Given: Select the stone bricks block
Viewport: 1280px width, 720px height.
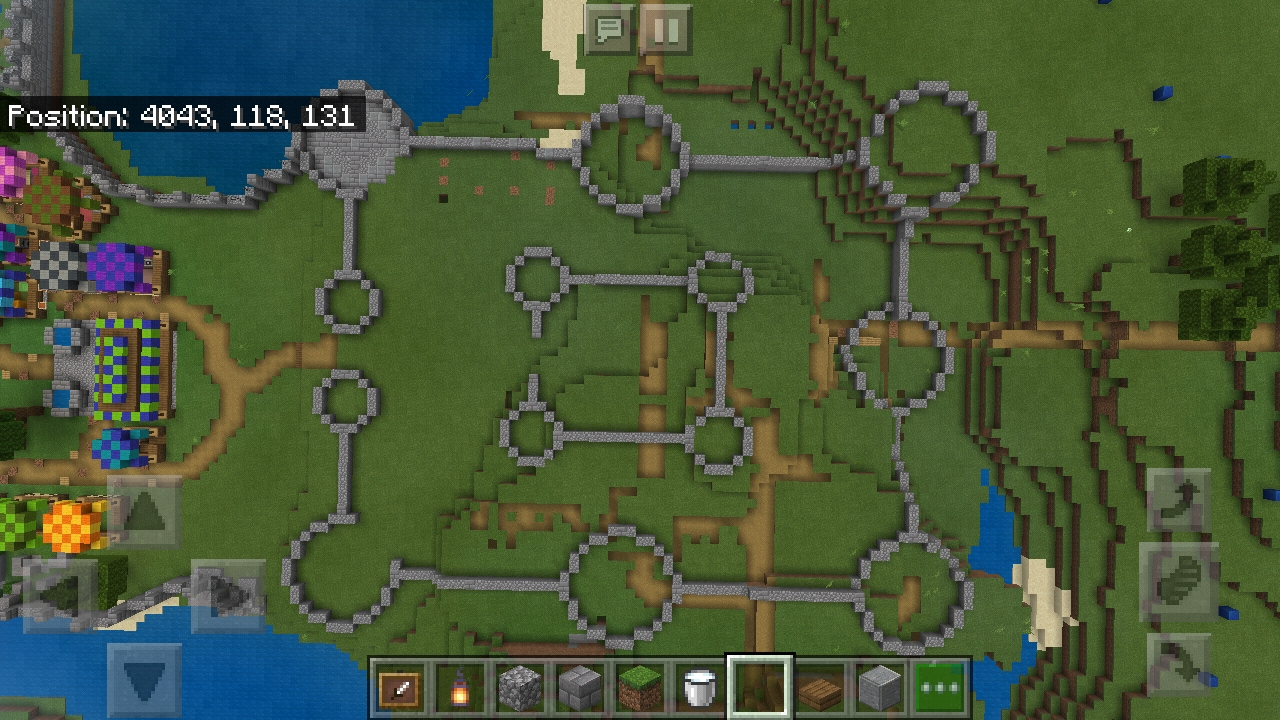Looking at the screenshot, I should coord(579,684).
